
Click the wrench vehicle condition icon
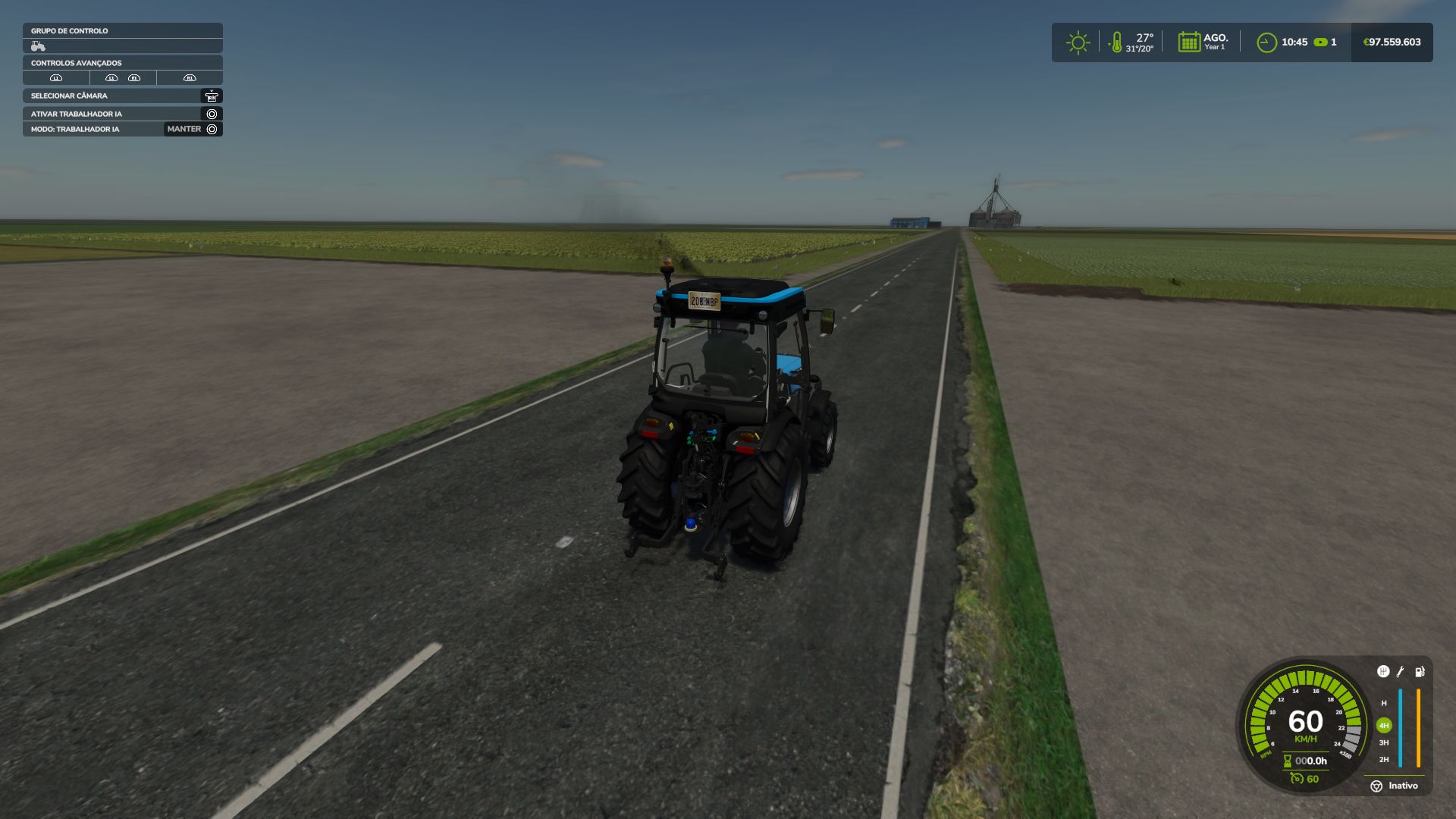click(x=1400, y=671)
